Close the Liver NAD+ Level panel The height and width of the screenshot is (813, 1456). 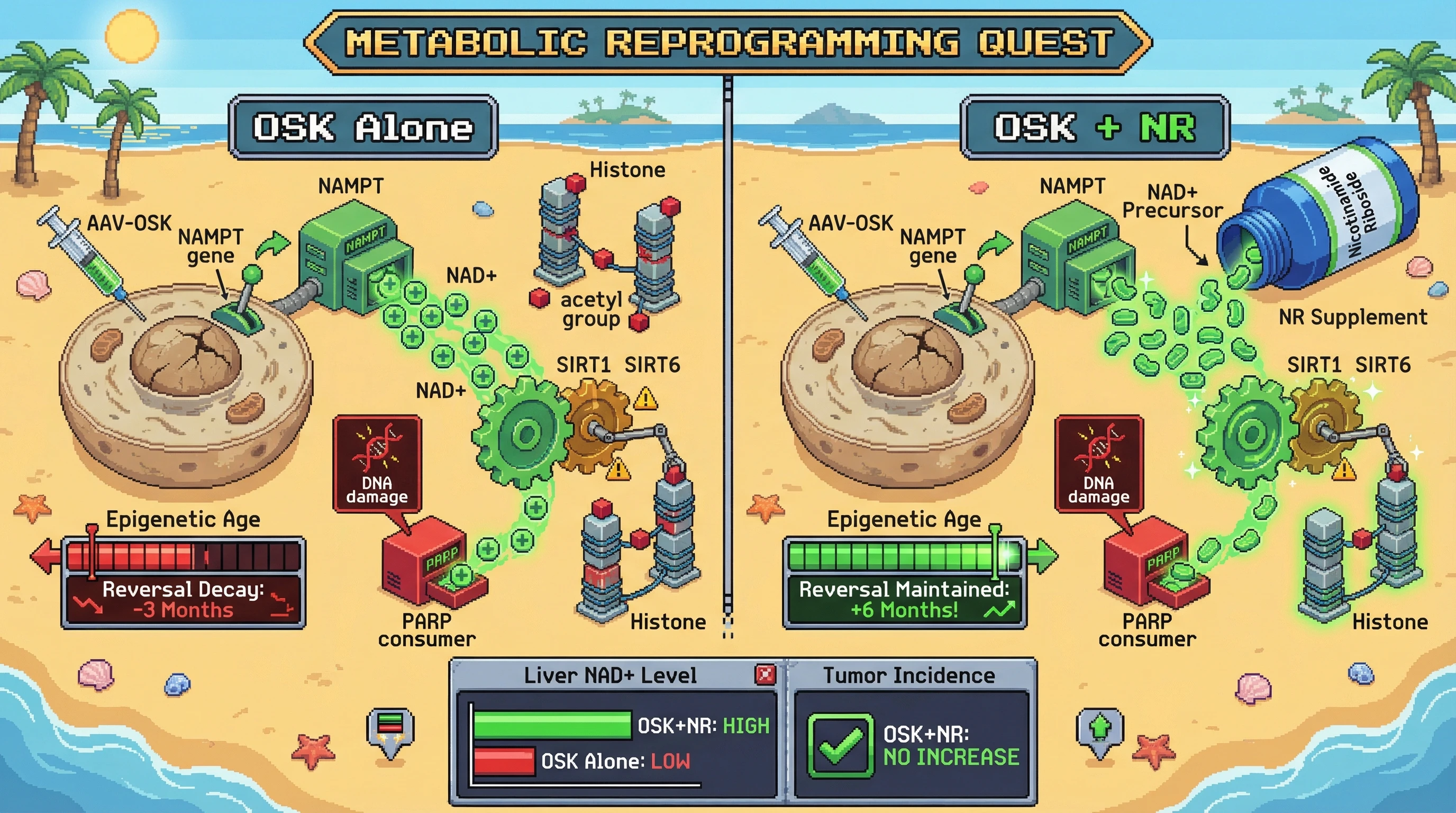(x=766, y=674)
